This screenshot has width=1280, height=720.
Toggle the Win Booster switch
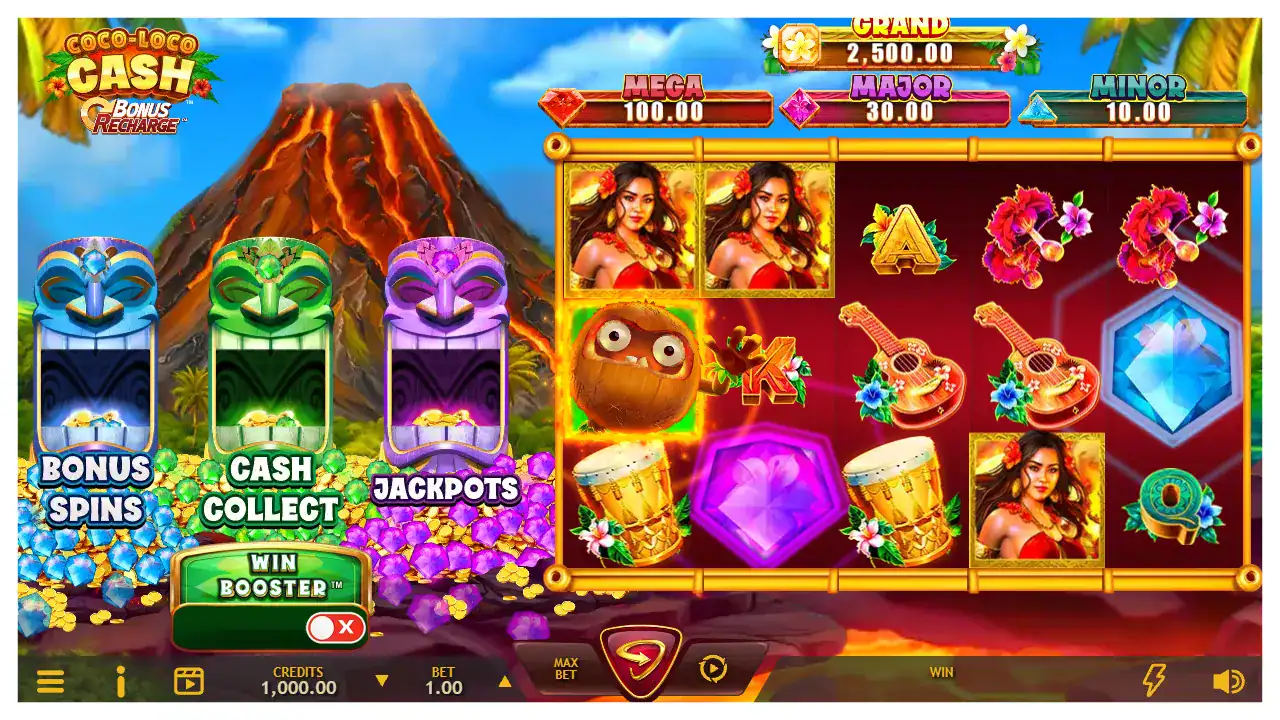(335, 628)
